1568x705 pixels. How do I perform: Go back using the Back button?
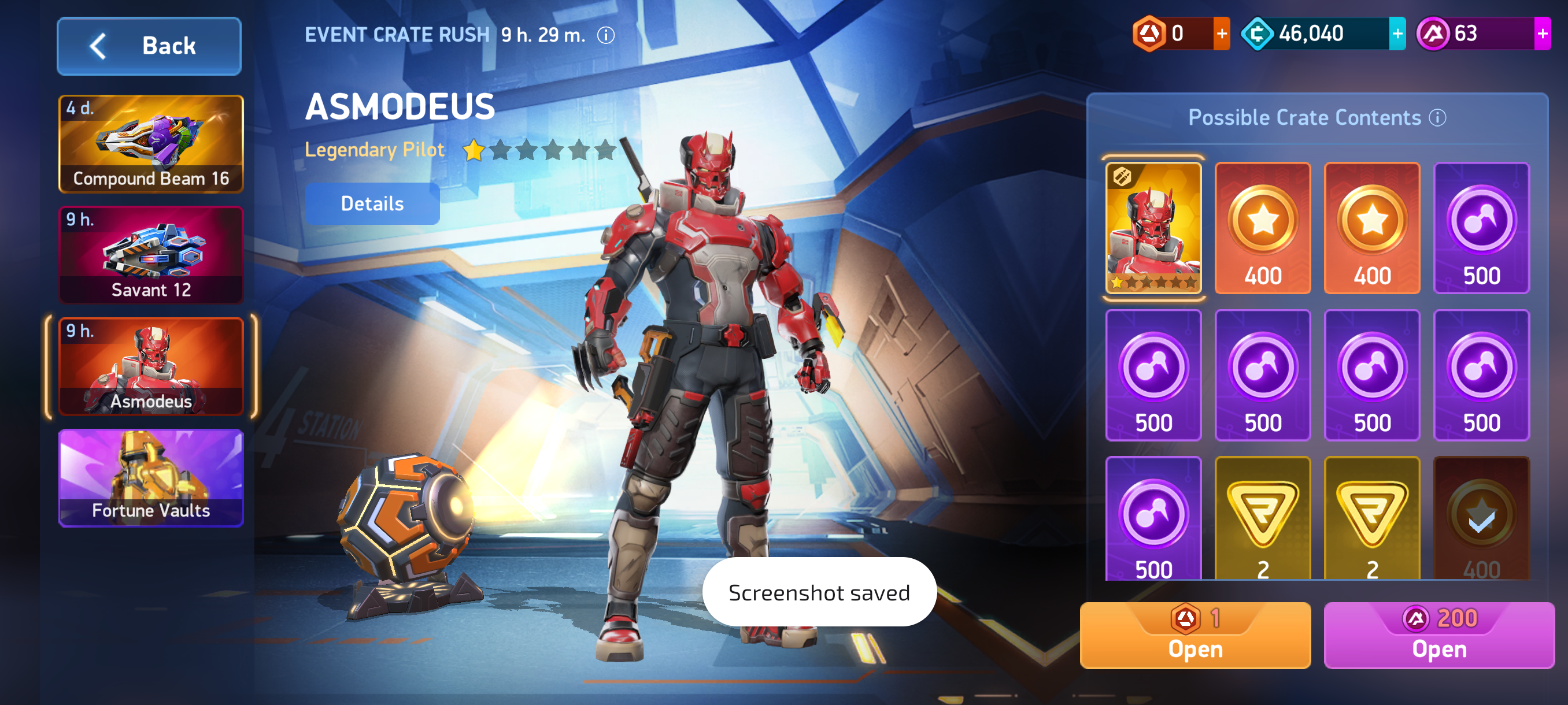(x=149, y=46)
